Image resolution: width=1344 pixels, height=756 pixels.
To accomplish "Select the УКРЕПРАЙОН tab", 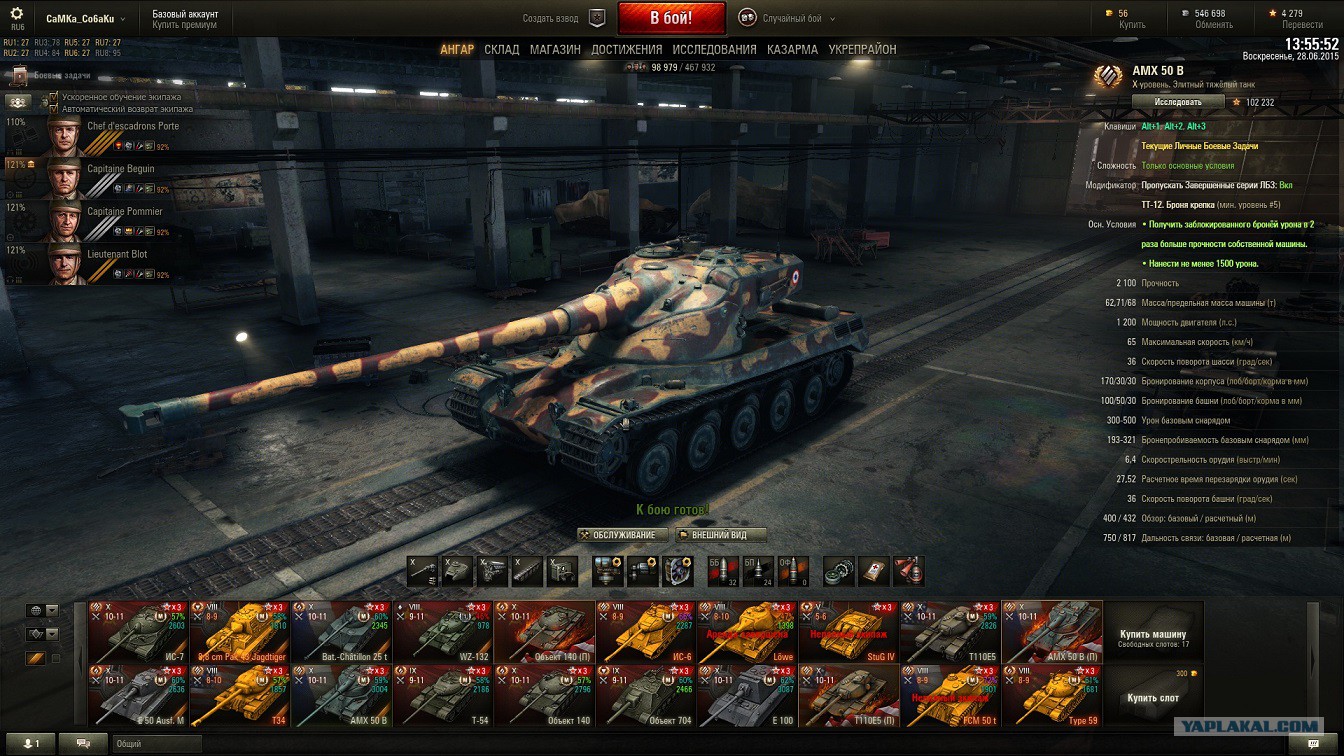I will click(x=862, y=49).
